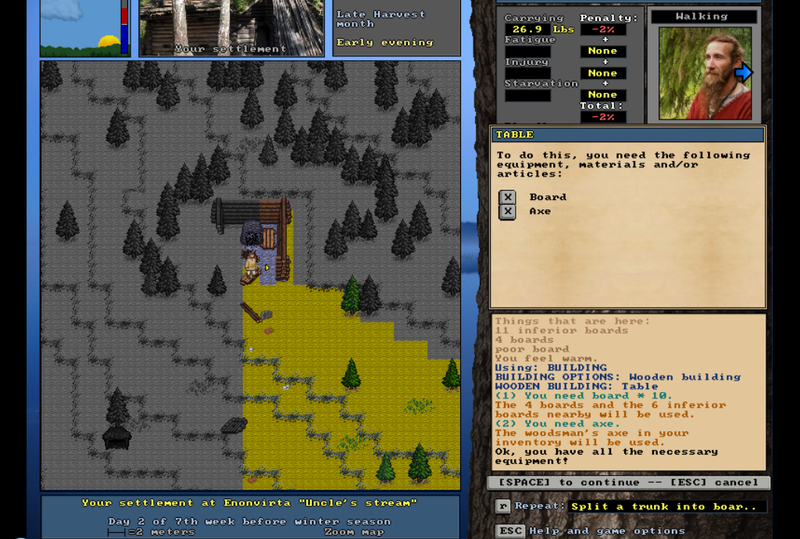
Task: Select the Your settlement location picture
Action: (231, 27)
